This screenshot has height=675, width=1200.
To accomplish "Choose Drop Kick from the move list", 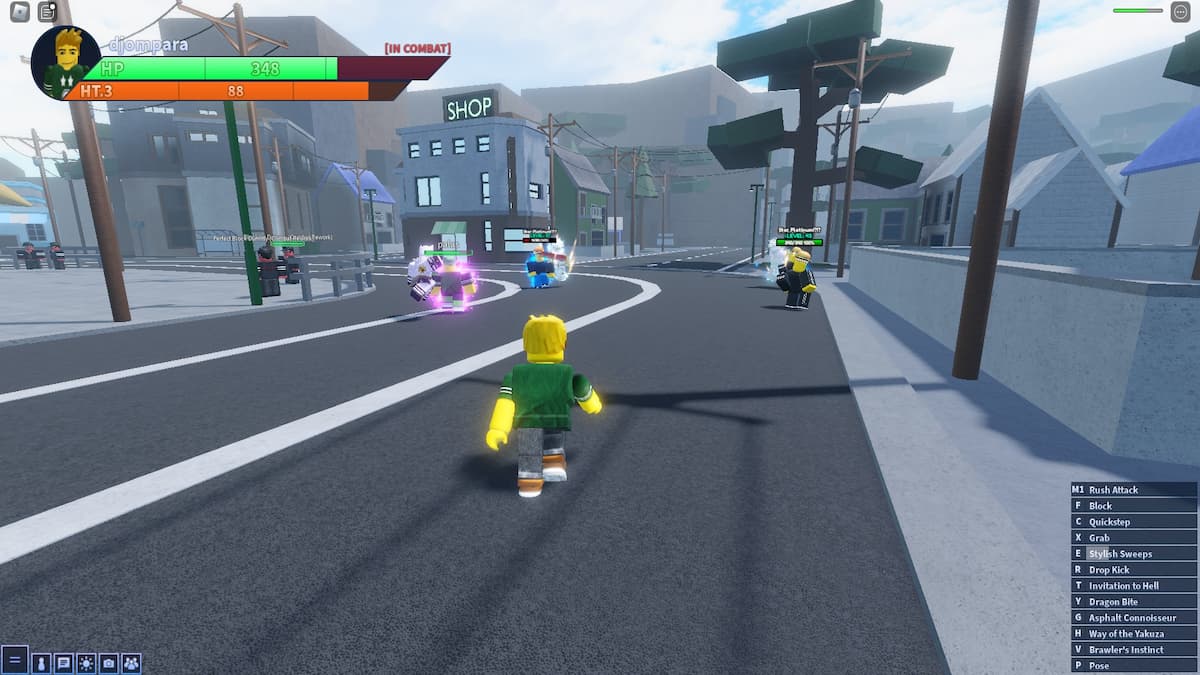I will tap(1134, 570).
